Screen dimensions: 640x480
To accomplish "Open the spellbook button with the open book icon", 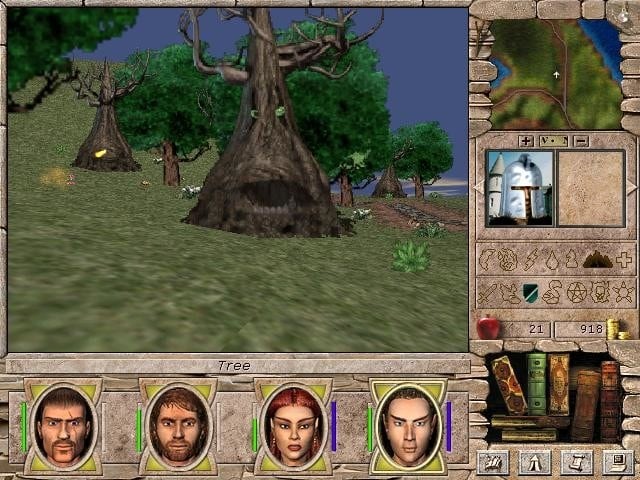I will pos(492,462).
